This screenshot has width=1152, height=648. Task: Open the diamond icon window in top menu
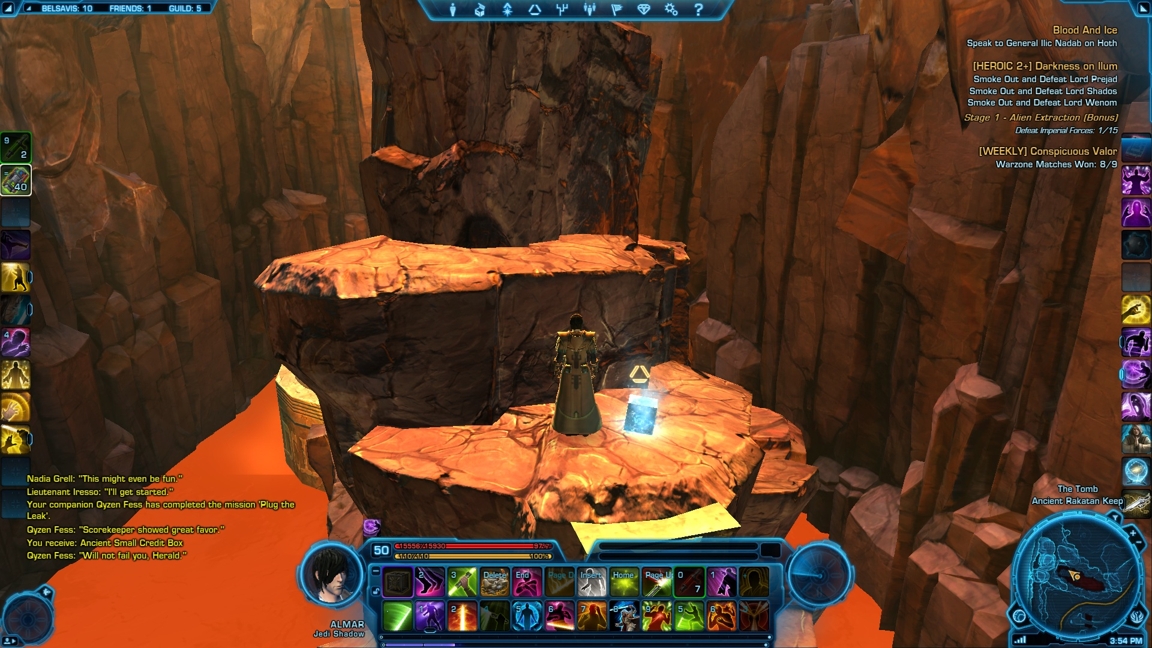click(x=644, y=10)
